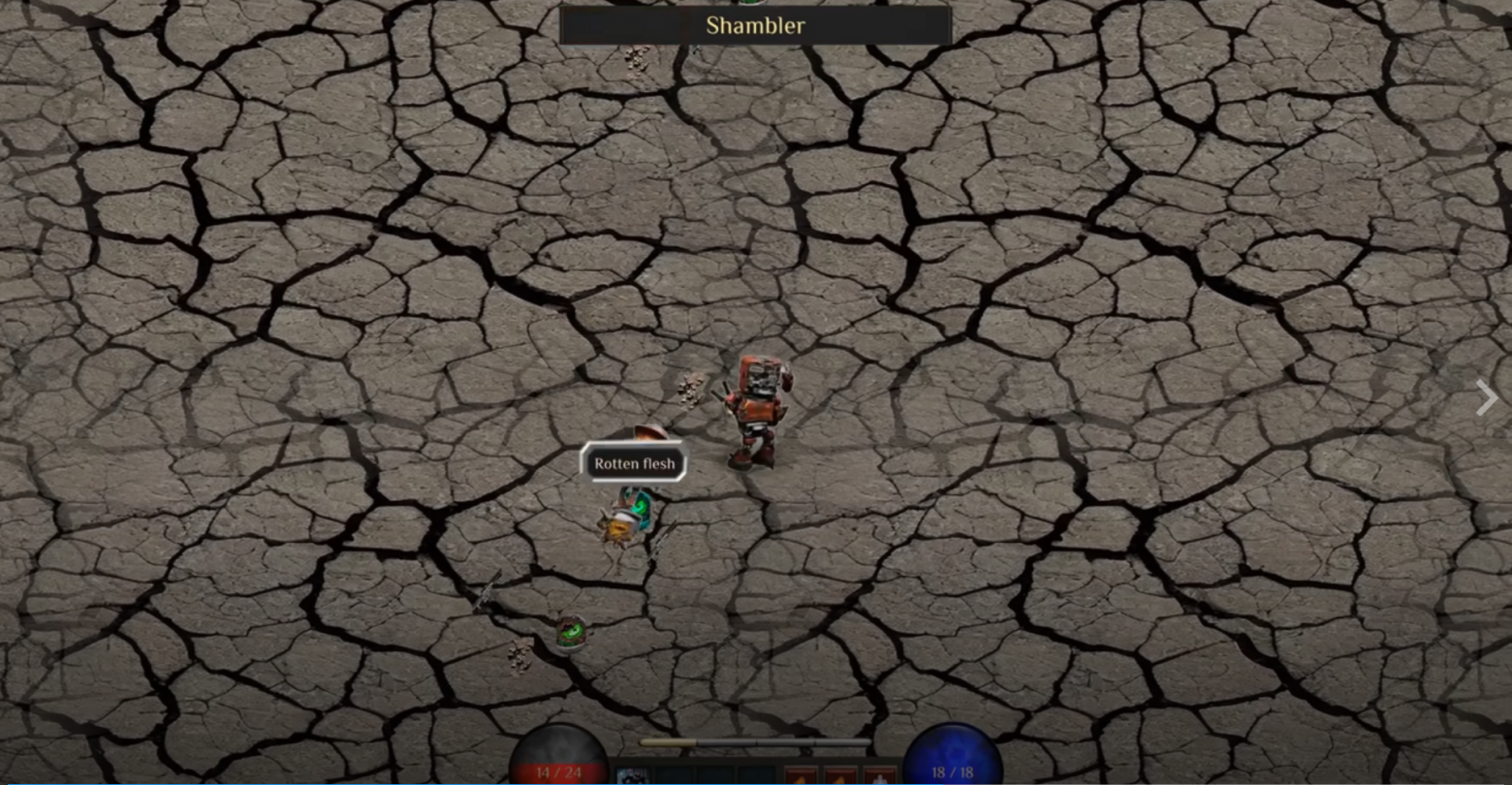The image size is (1512, 785).
Task: Click the experience progress bar above the hotbar
Action: pos(756,740)
